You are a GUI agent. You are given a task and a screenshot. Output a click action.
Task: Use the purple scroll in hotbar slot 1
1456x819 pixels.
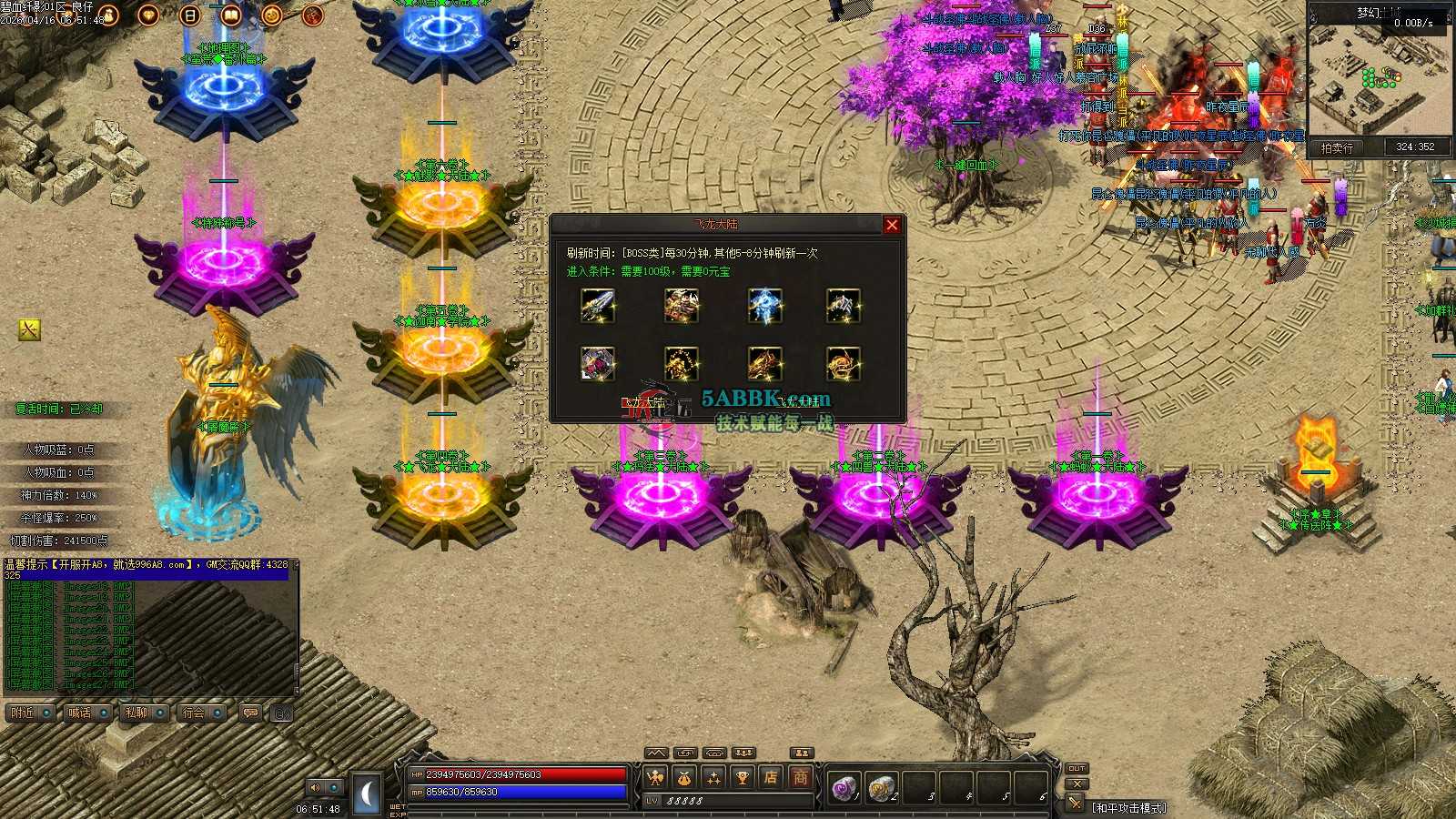pos(844,787)
